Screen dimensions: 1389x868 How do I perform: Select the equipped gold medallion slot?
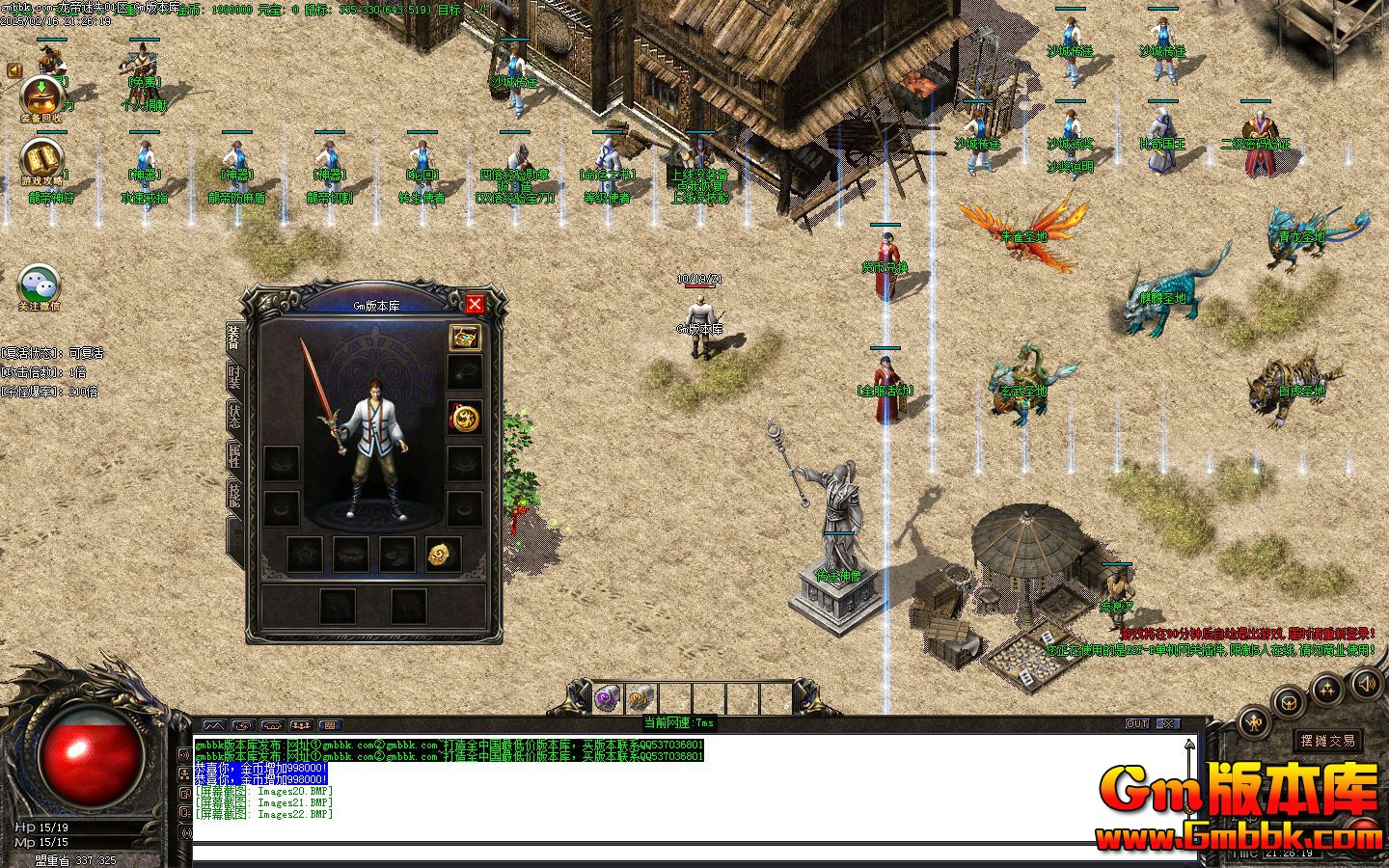(465, 419)
